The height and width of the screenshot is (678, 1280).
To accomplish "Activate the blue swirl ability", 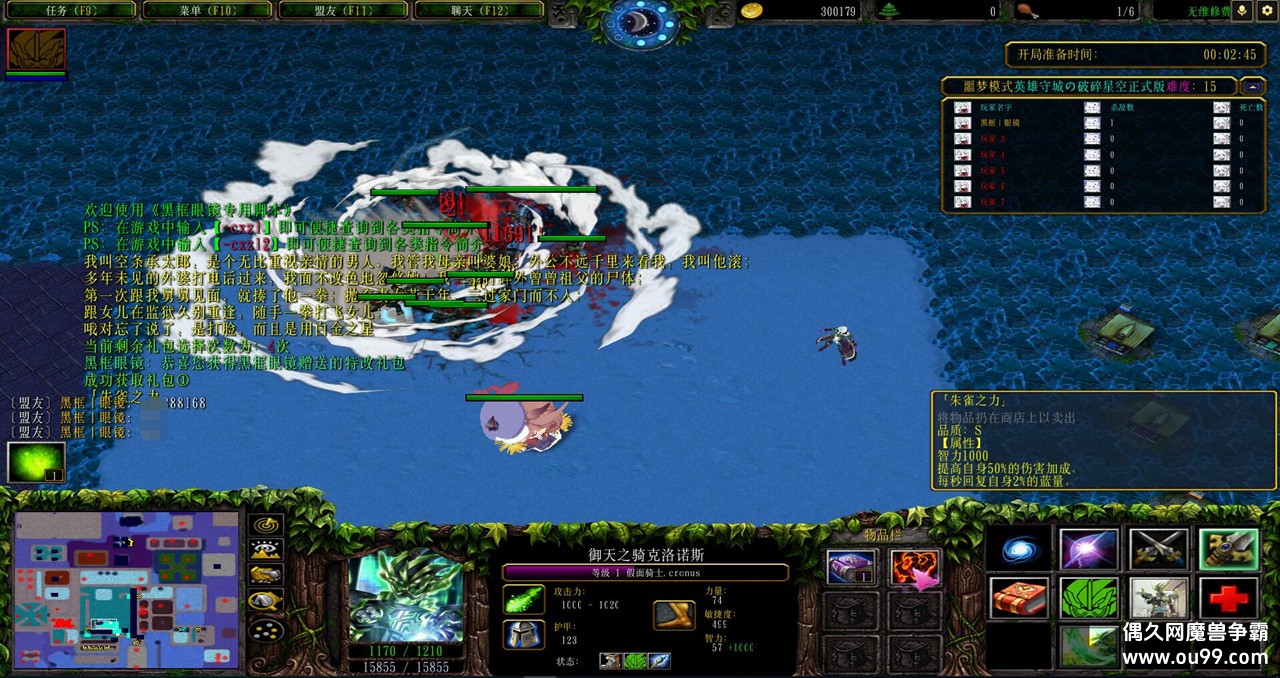I will [x=1019, y=549].
